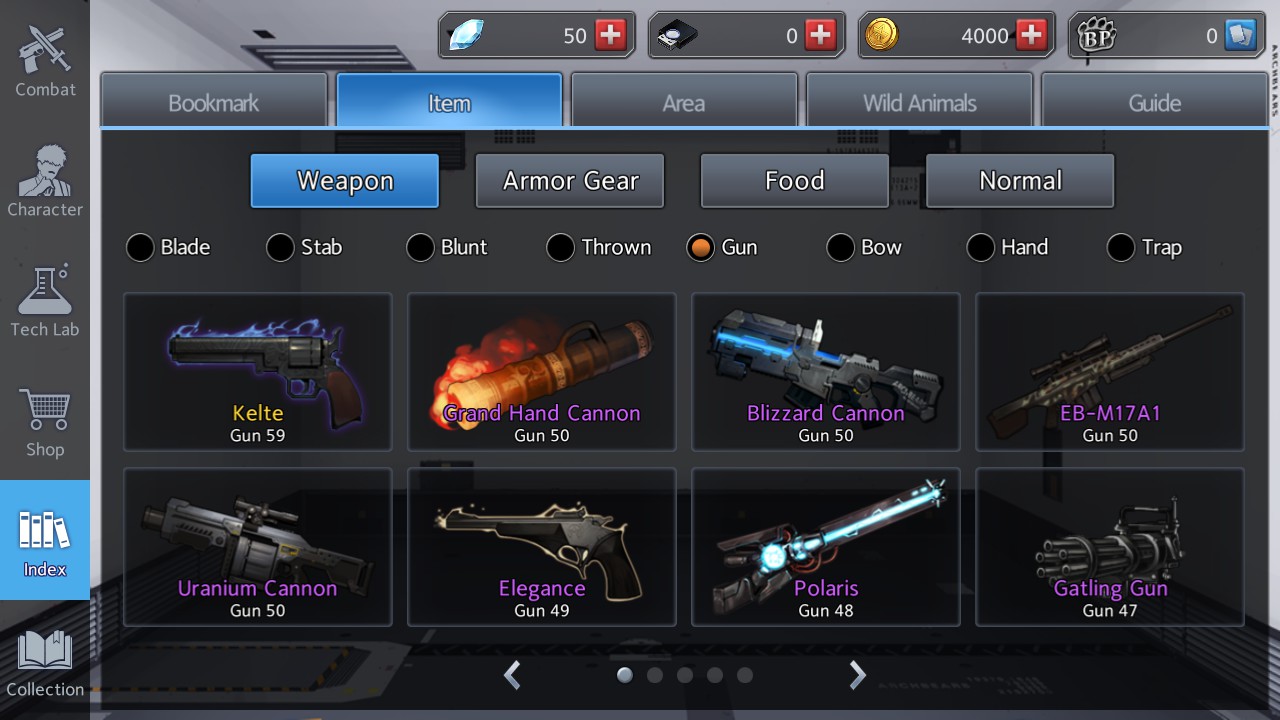This screenshot has height=720, width=1280.
Task: Go to the next weapon page arrow
Action: 857,675
